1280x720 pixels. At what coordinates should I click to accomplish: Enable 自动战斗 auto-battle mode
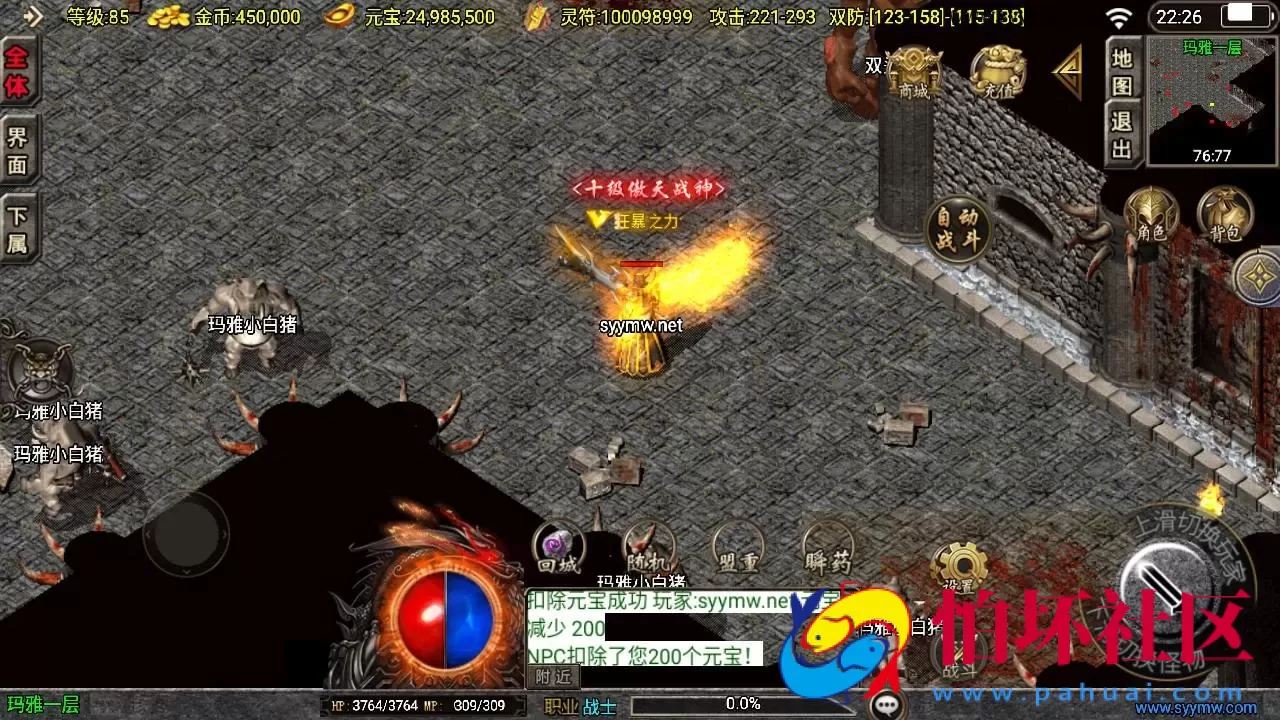[956, 228]
